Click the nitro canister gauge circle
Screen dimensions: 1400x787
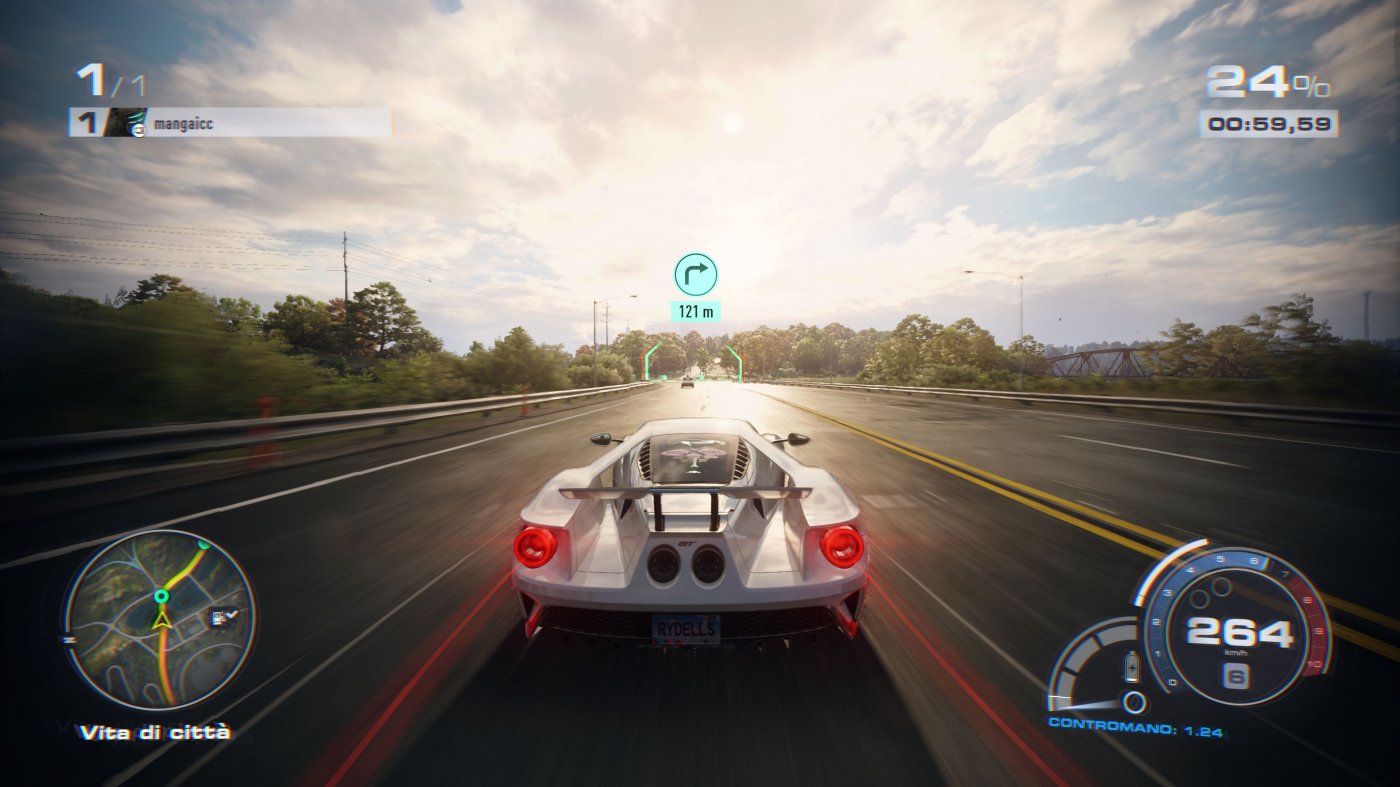tap(1135, 701)
